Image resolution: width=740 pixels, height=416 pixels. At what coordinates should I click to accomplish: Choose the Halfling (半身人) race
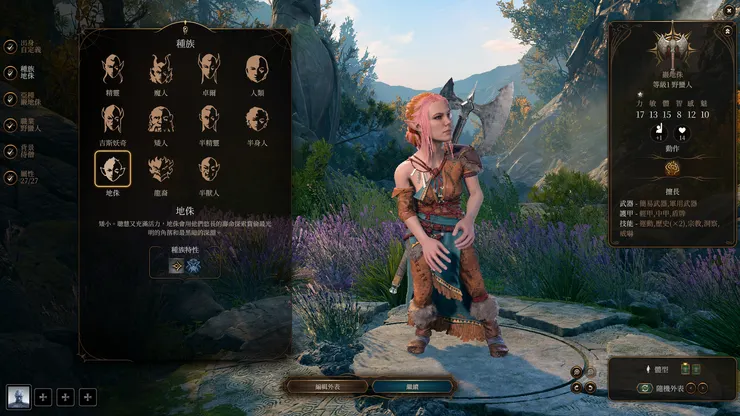click(257, 119)
